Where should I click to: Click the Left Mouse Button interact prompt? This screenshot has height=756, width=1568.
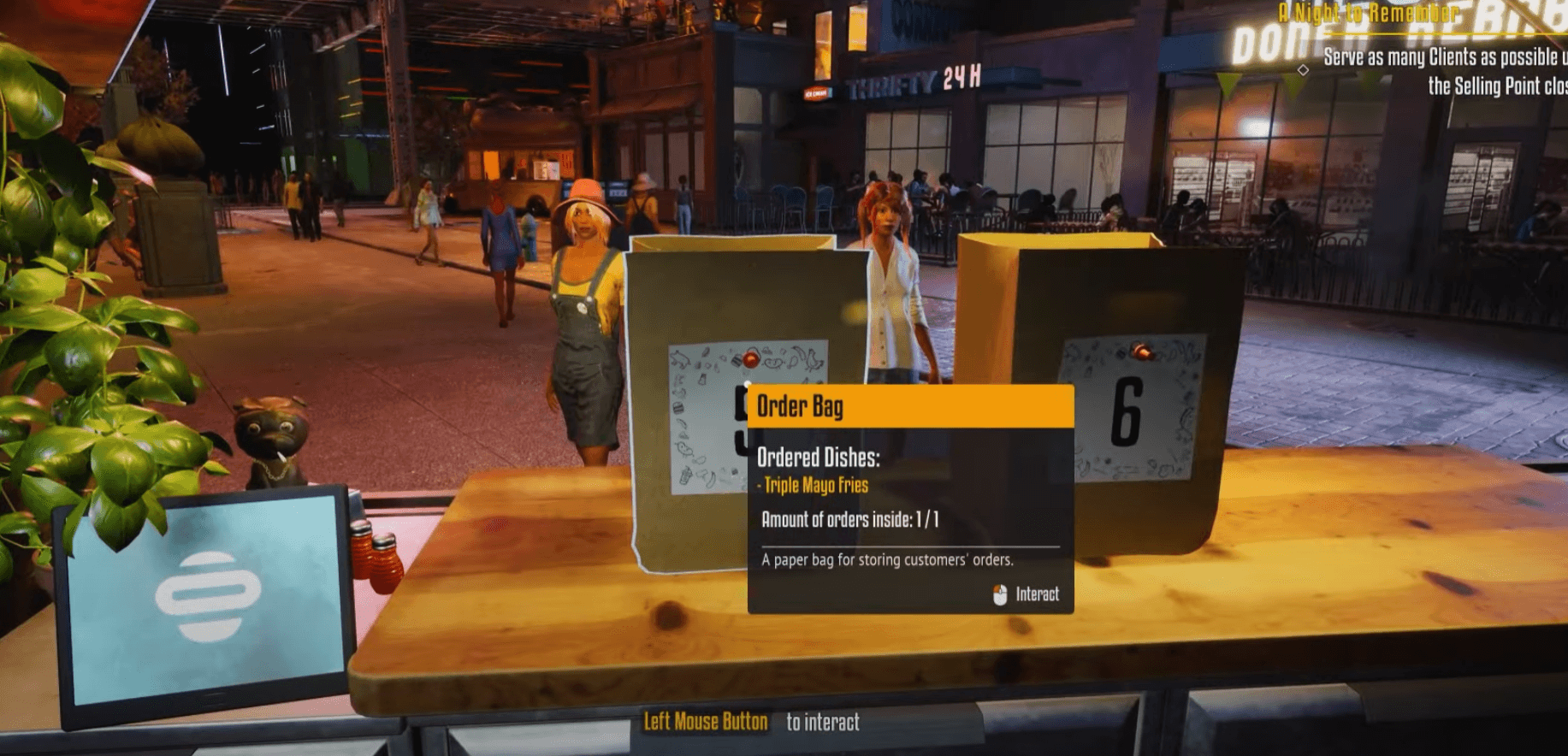pos(703,721)
